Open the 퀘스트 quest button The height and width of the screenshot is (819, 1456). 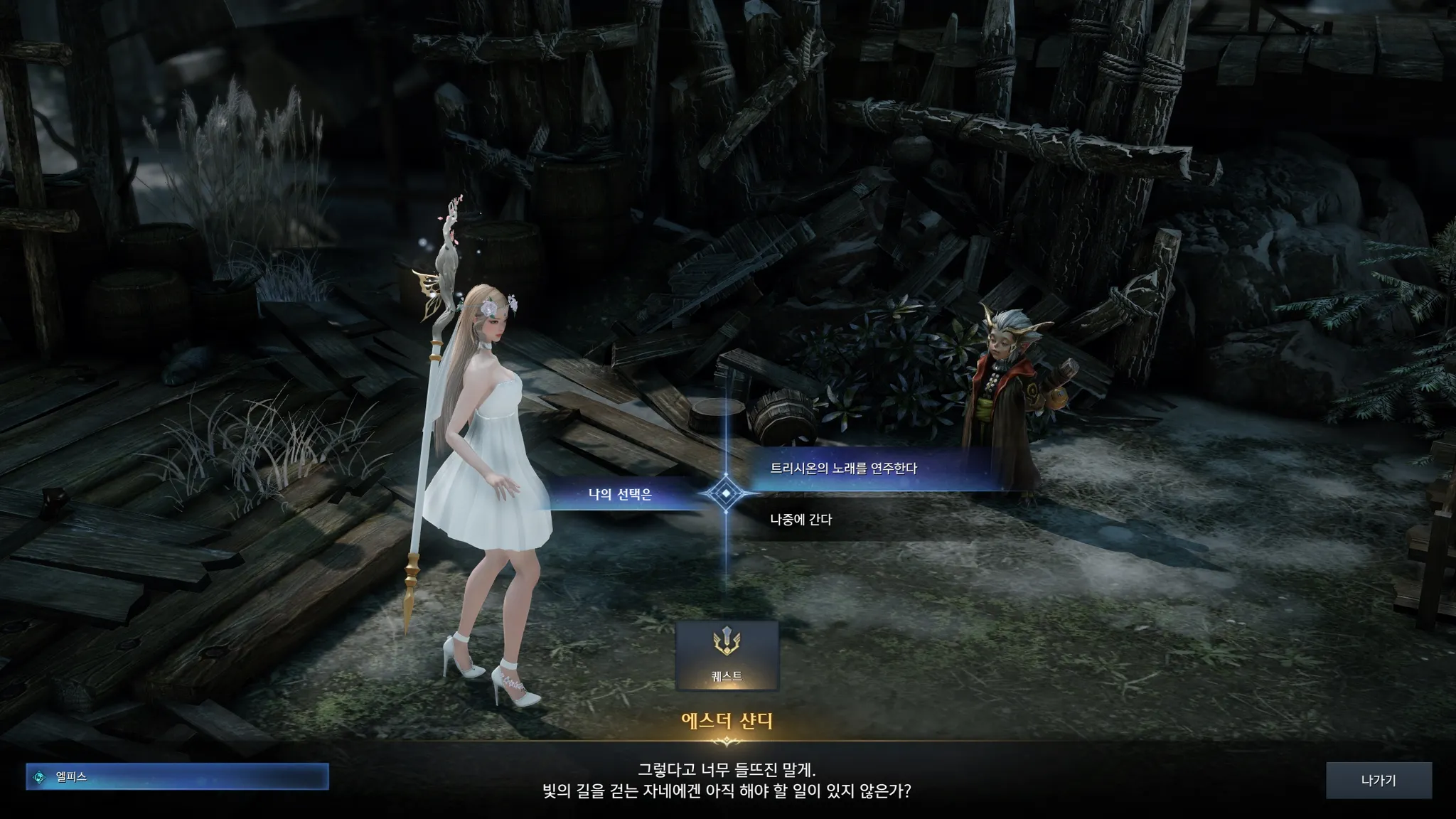tap(727, 656)
